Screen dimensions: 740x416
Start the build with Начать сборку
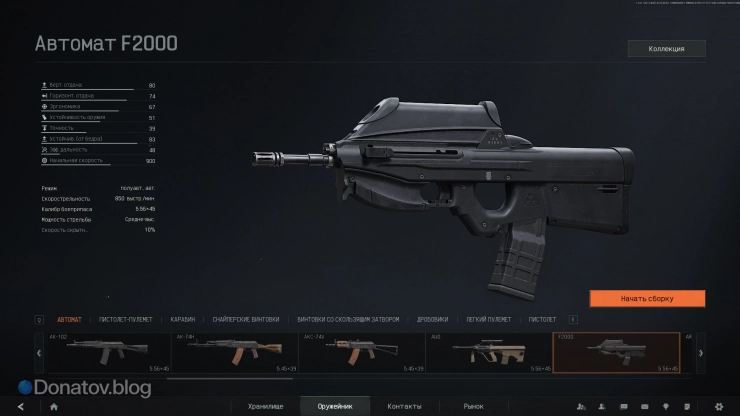coord(647,298)
